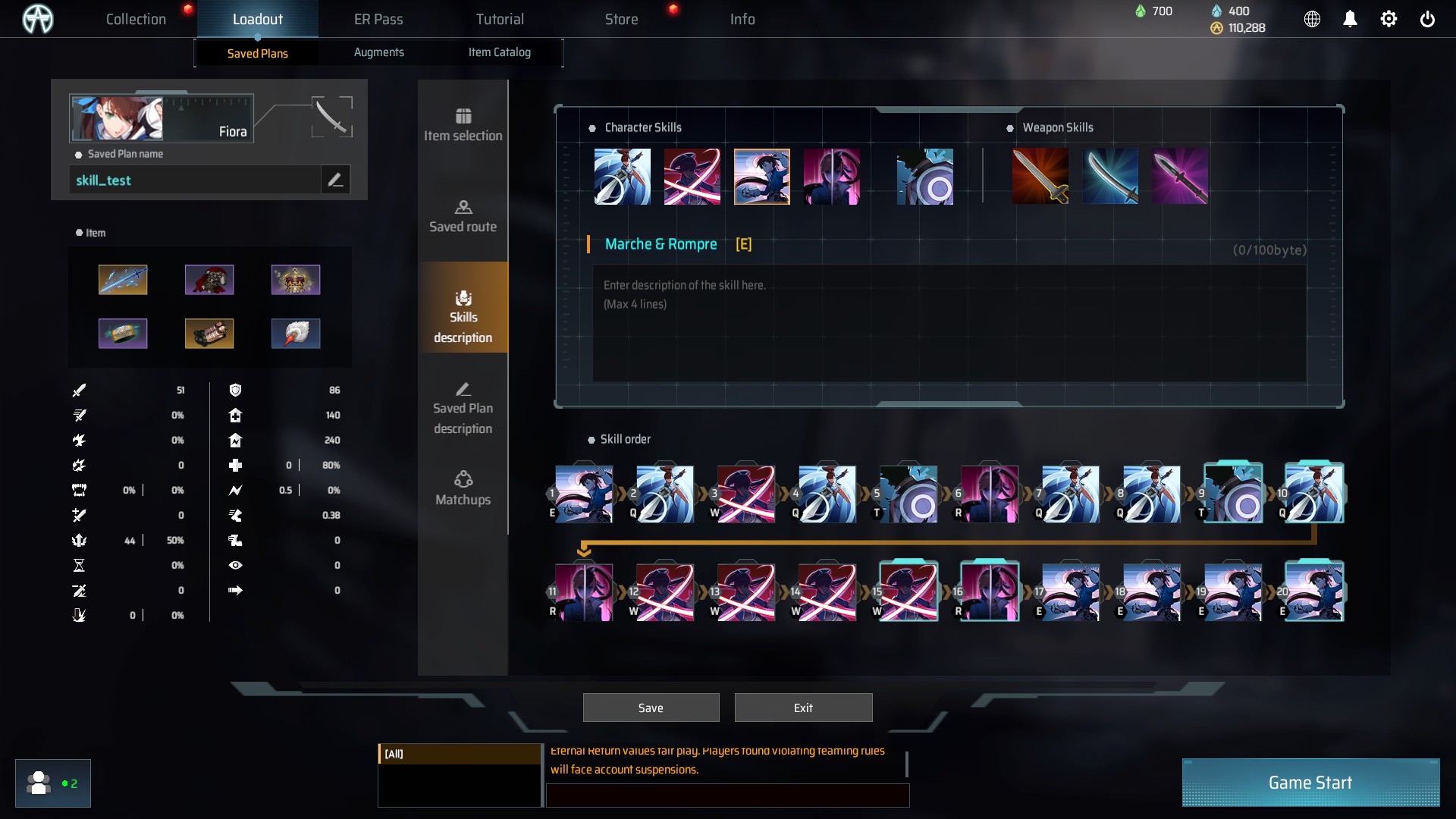Open the friends list panel
Image resolution: width=1456 pixels, height=819 pixels.
coord(52,783)
